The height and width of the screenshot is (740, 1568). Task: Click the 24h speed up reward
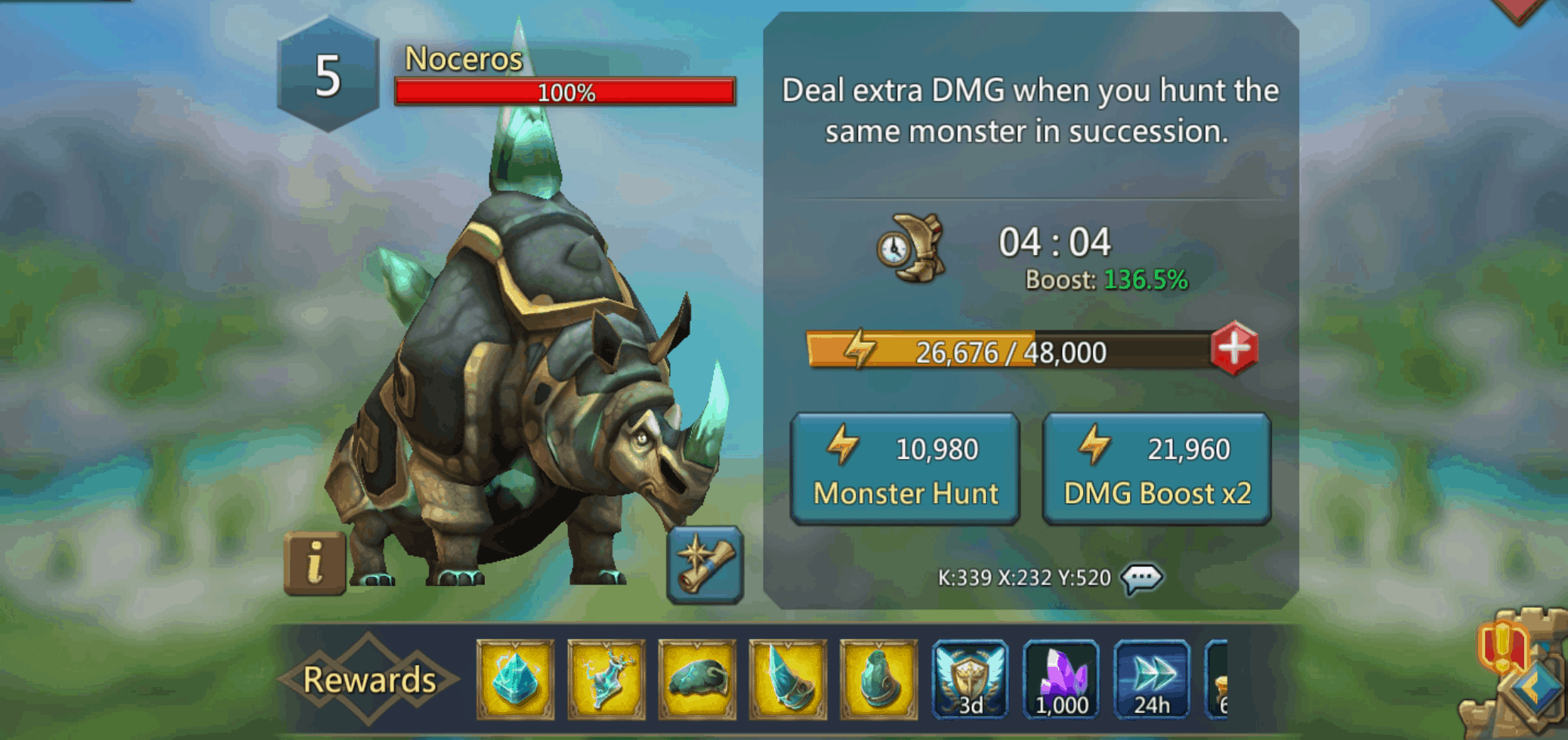pyautogui.click(x=1151, y=678)
